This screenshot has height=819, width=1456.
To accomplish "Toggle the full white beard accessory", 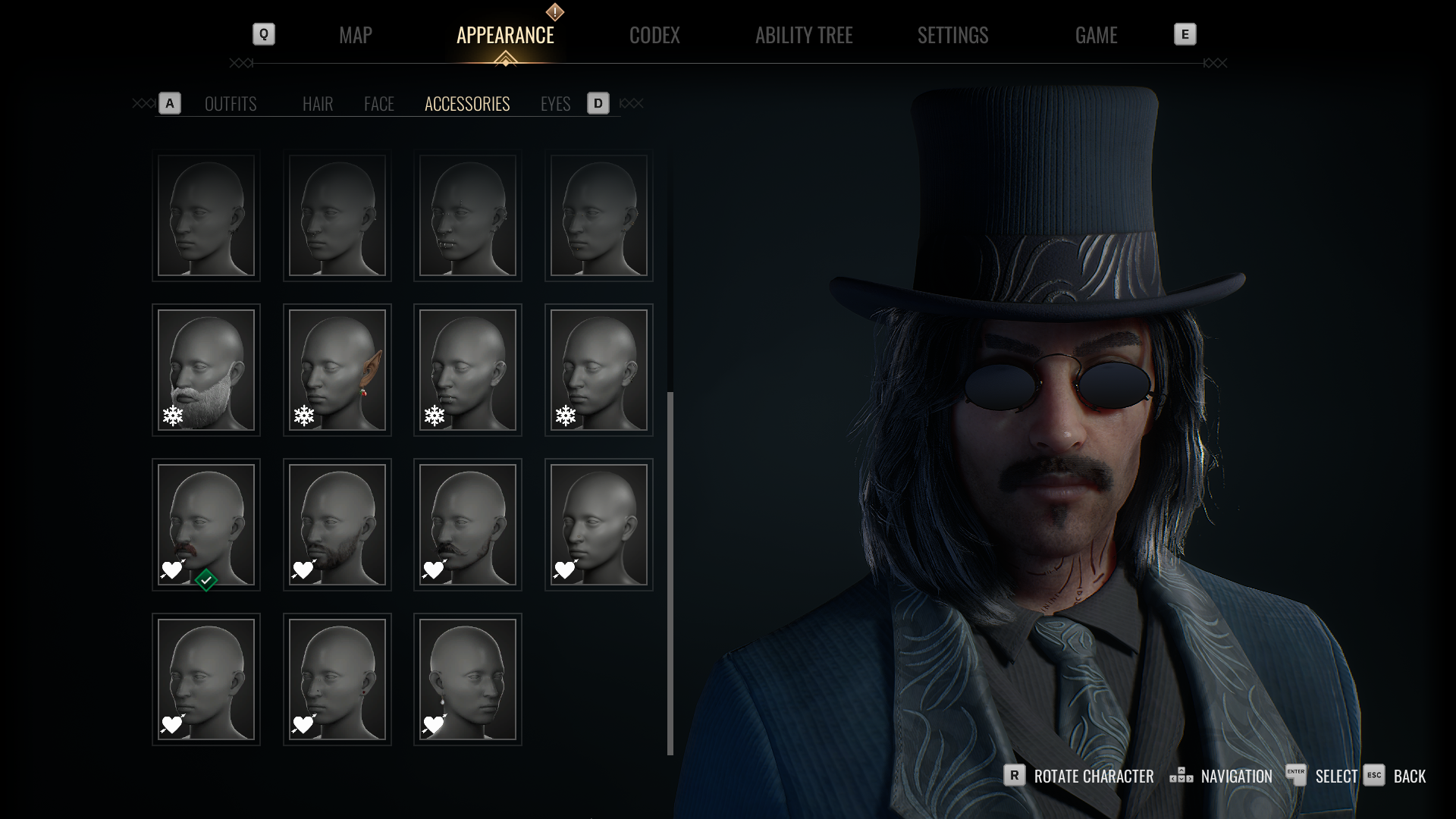I will pyautogui.click(x=206, y=370).
